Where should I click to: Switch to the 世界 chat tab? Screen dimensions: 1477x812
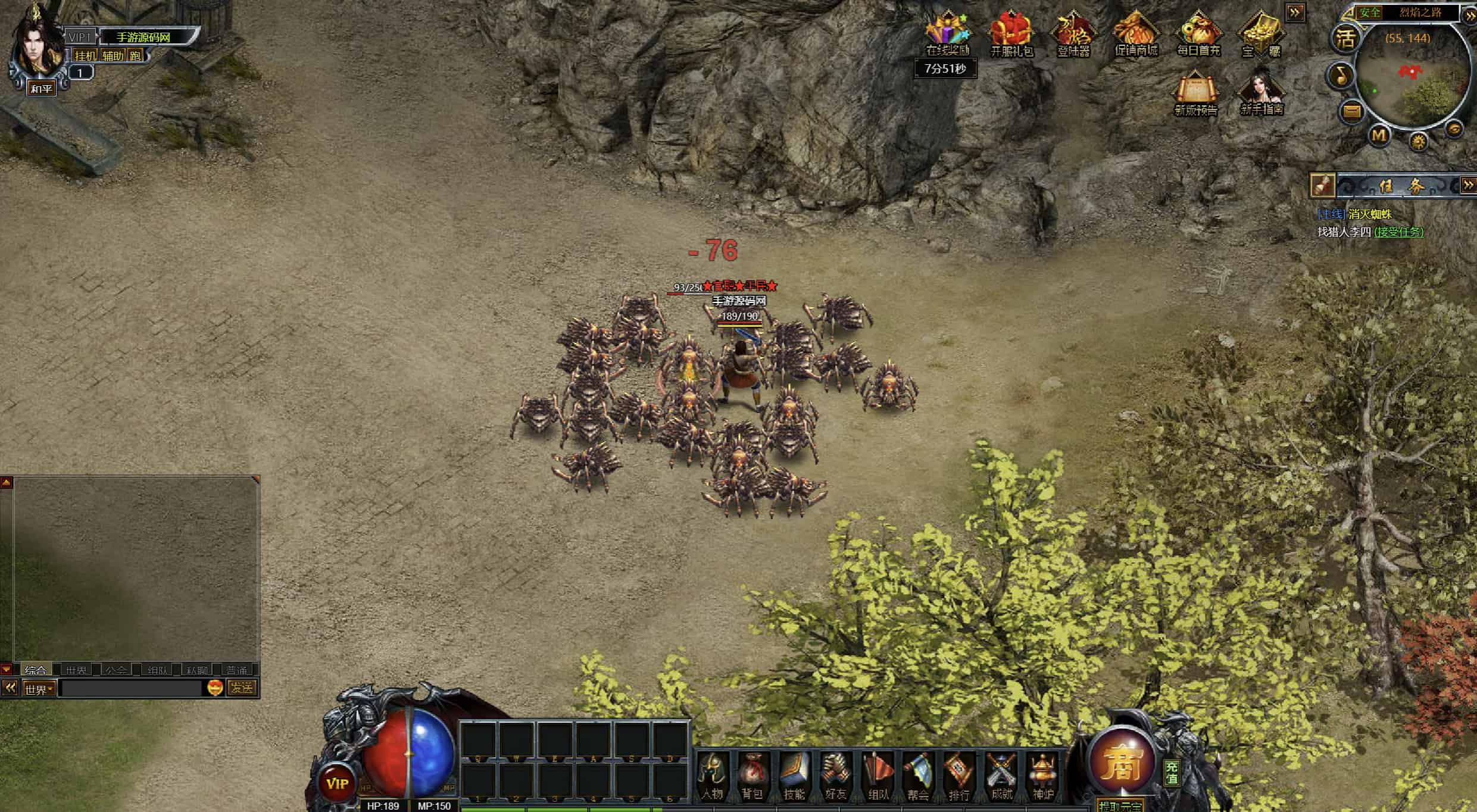[x=76, y=670]
